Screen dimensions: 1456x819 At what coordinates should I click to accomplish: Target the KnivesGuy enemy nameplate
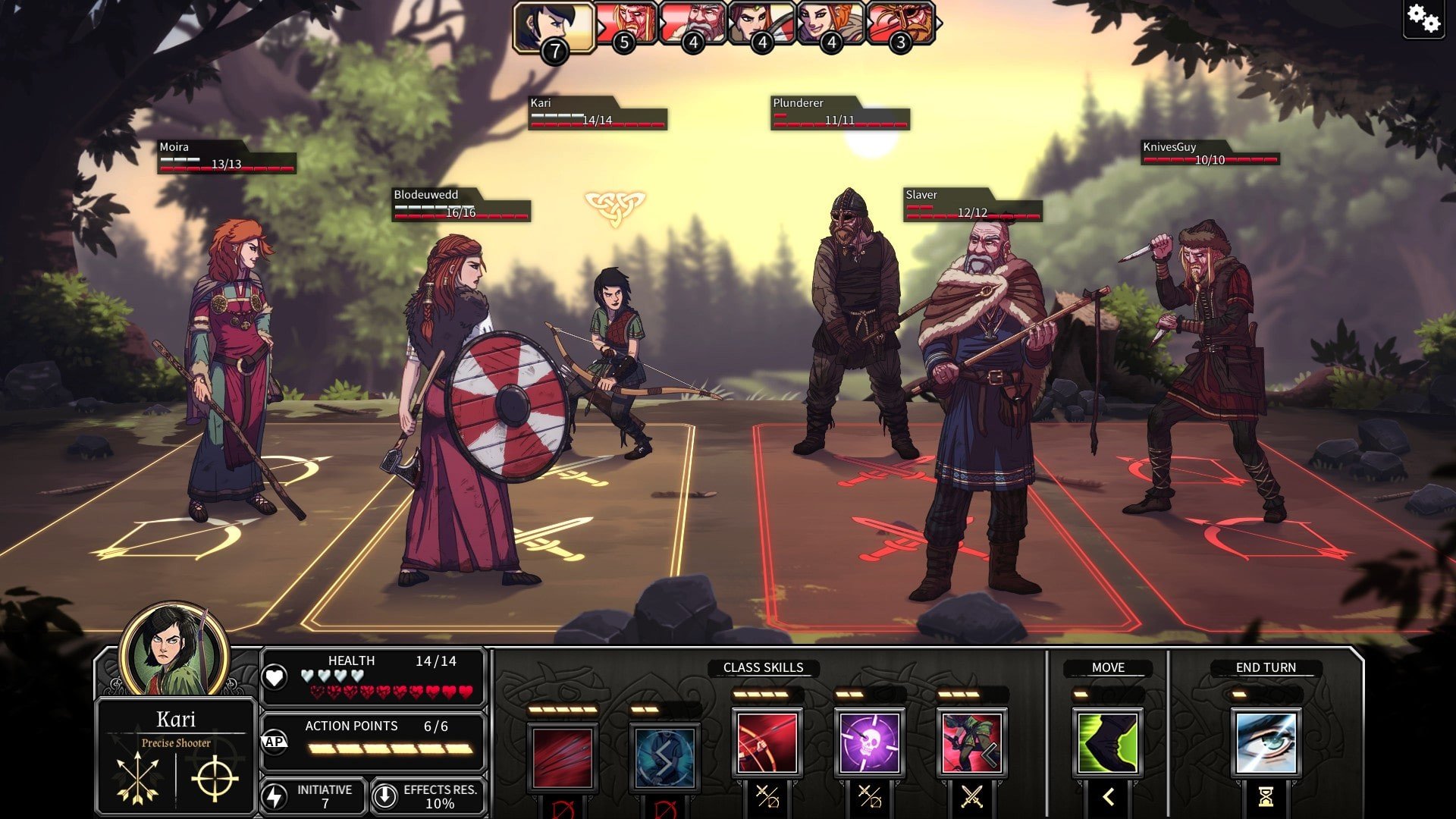coord(1210,152)
